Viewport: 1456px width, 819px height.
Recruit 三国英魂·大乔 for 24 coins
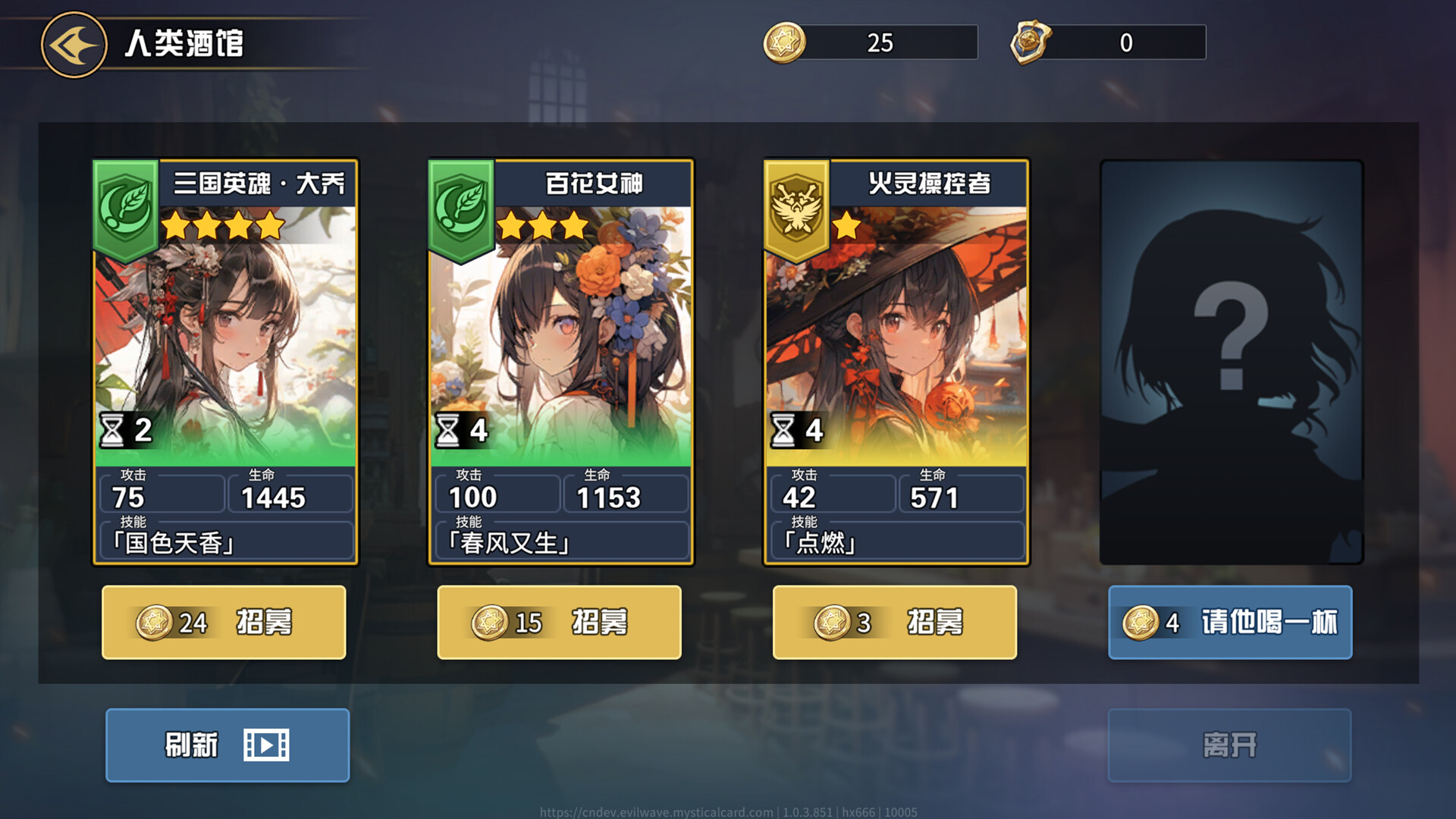224,622
